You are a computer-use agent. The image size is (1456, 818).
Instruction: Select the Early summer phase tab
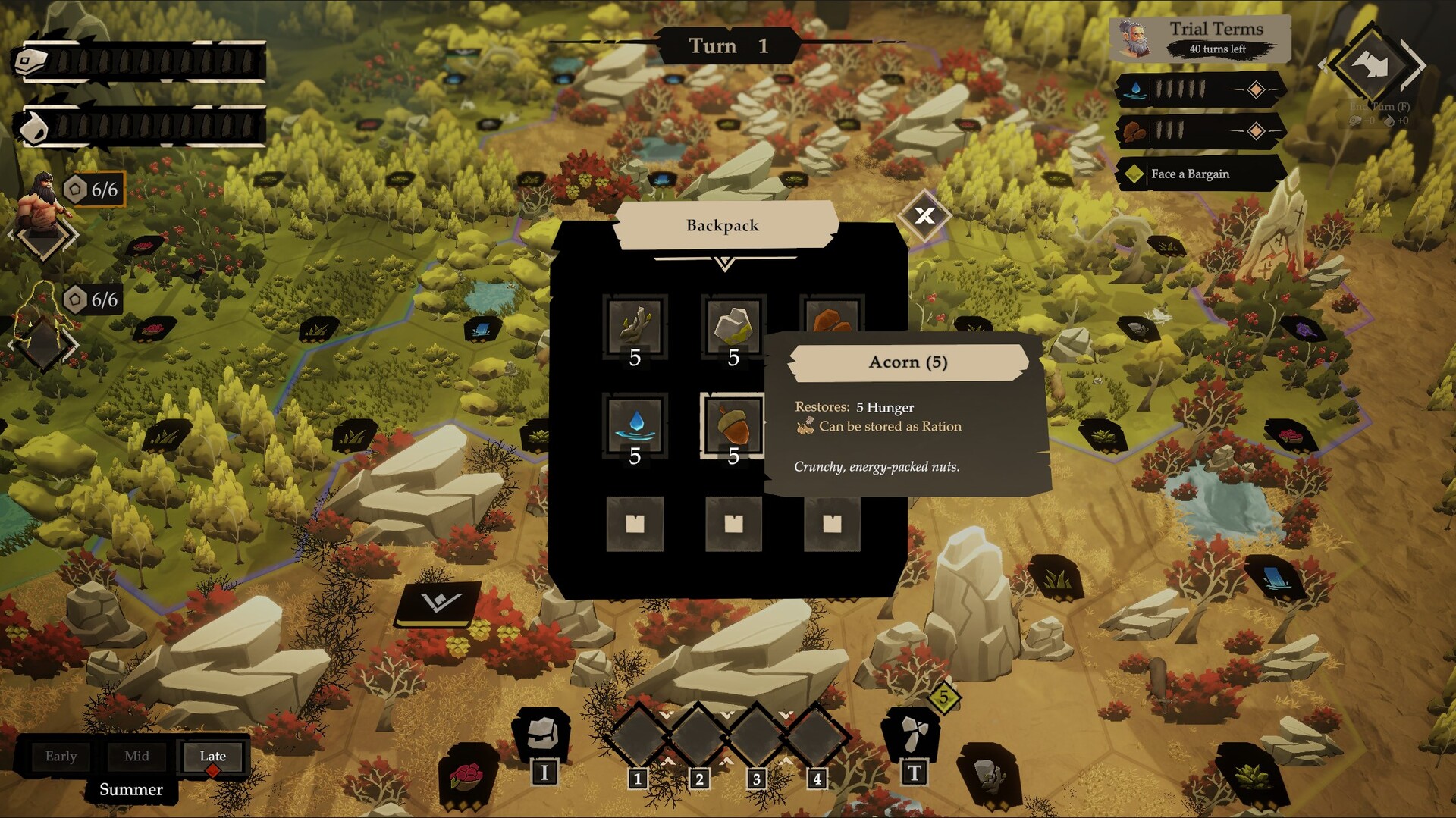click(61, 756)
